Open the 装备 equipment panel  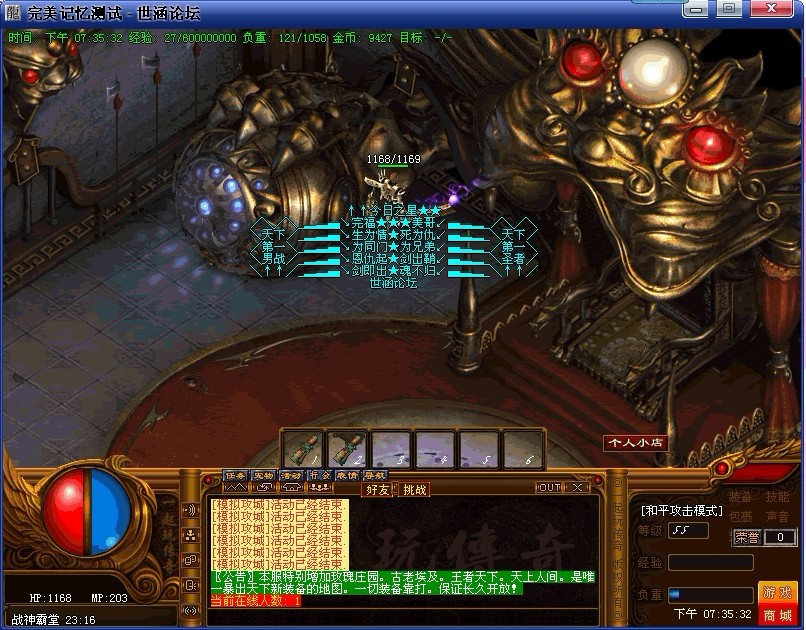point(740,497)
